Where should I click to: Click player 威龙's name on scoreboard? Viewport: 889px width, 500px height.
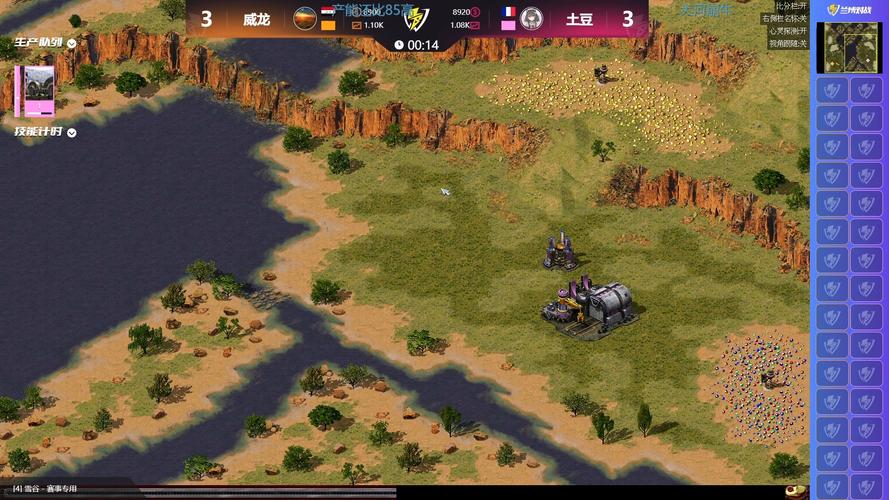pyautogui.click(x=256, y=19)
